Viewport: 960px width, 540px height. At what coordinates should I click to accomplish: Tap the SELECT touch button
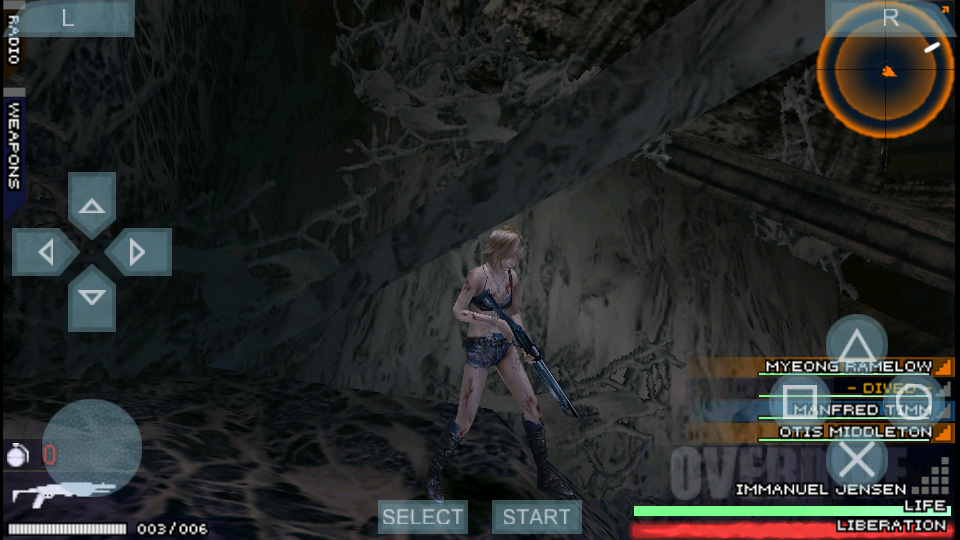(x=423, y=517)
